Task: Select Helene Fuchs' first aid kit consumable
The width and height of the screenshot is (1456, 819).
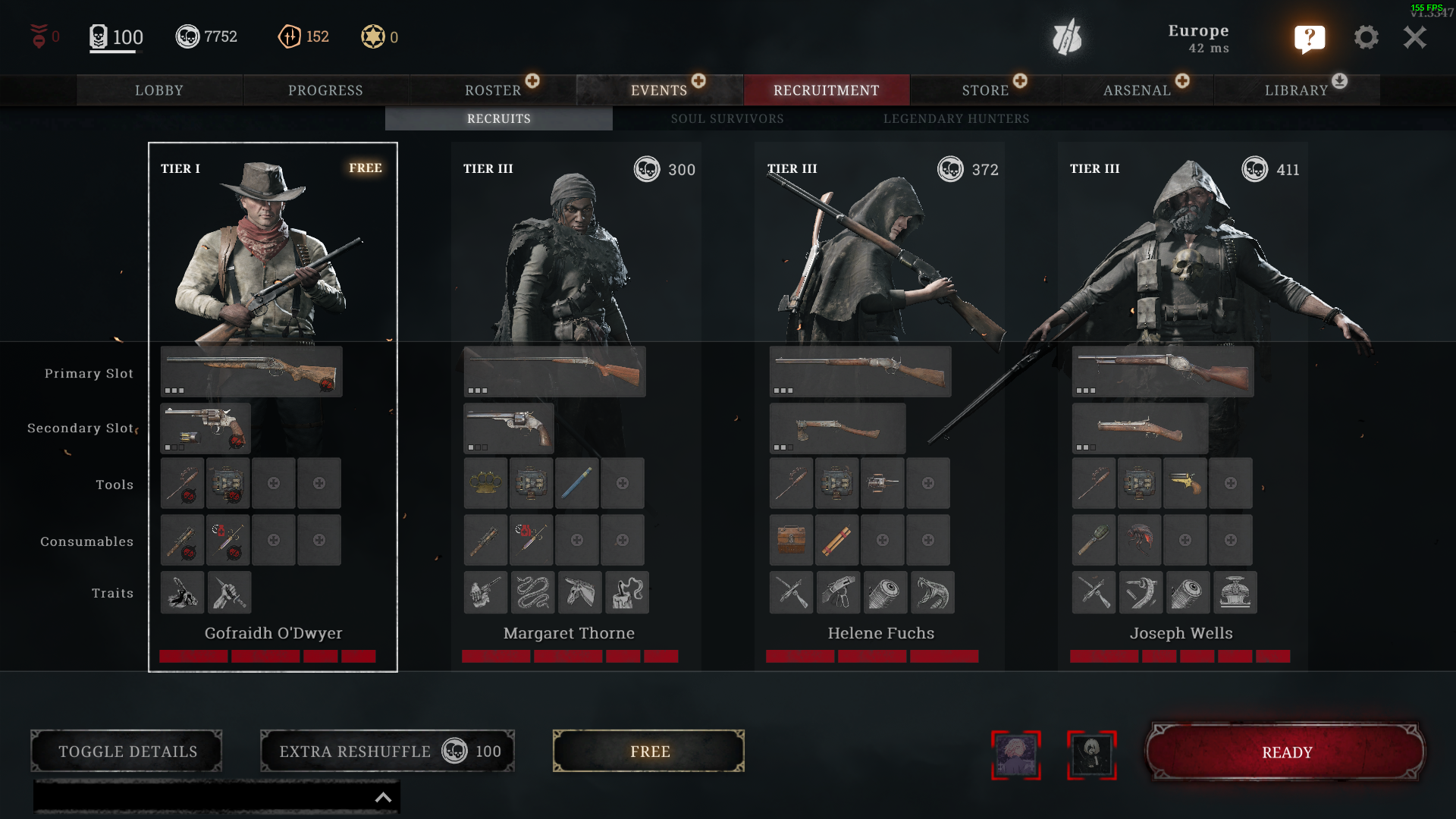Action: click(791, 540)
